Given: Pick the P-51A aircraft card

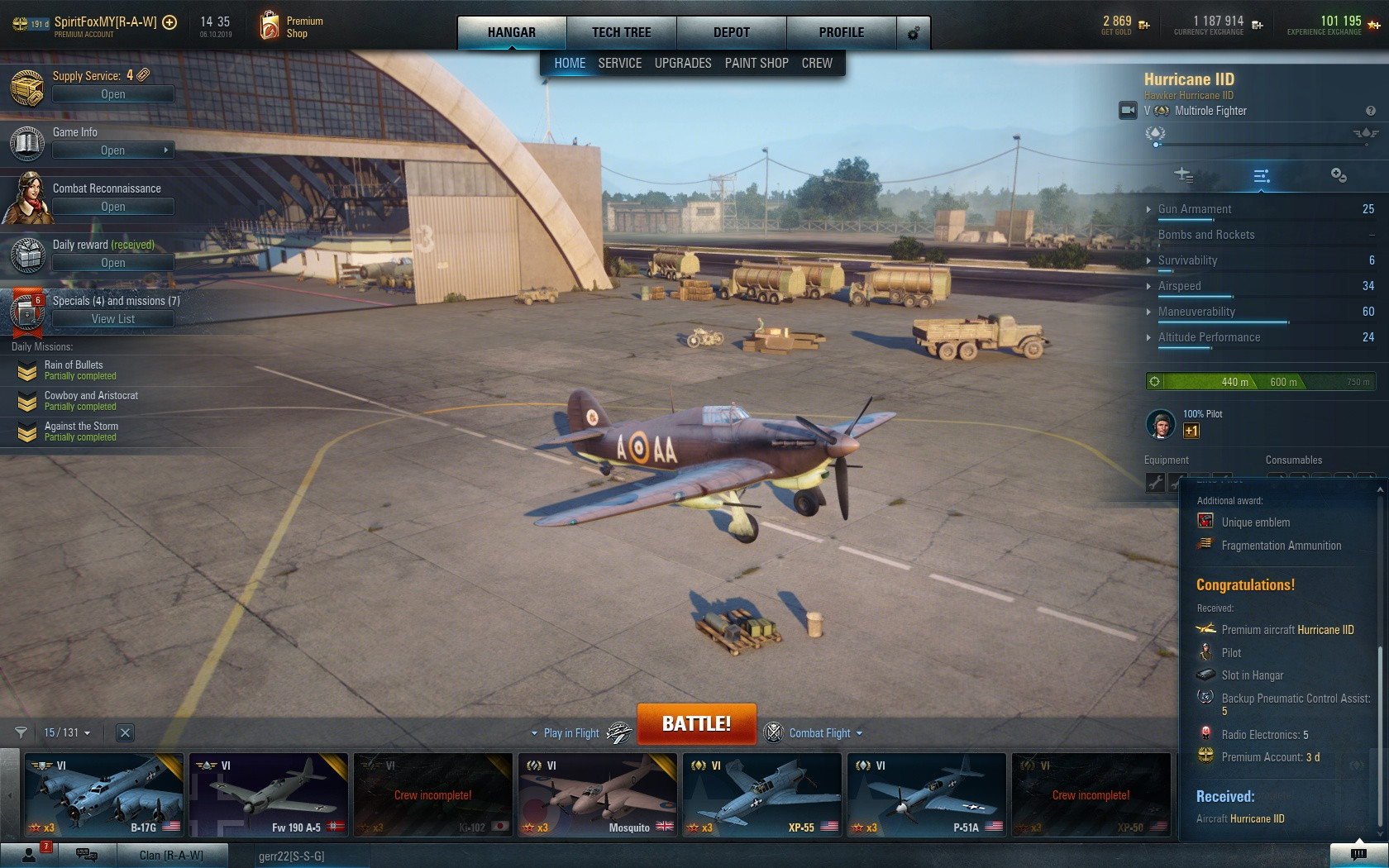Looking at the screenshot, I should click(926, 794).
